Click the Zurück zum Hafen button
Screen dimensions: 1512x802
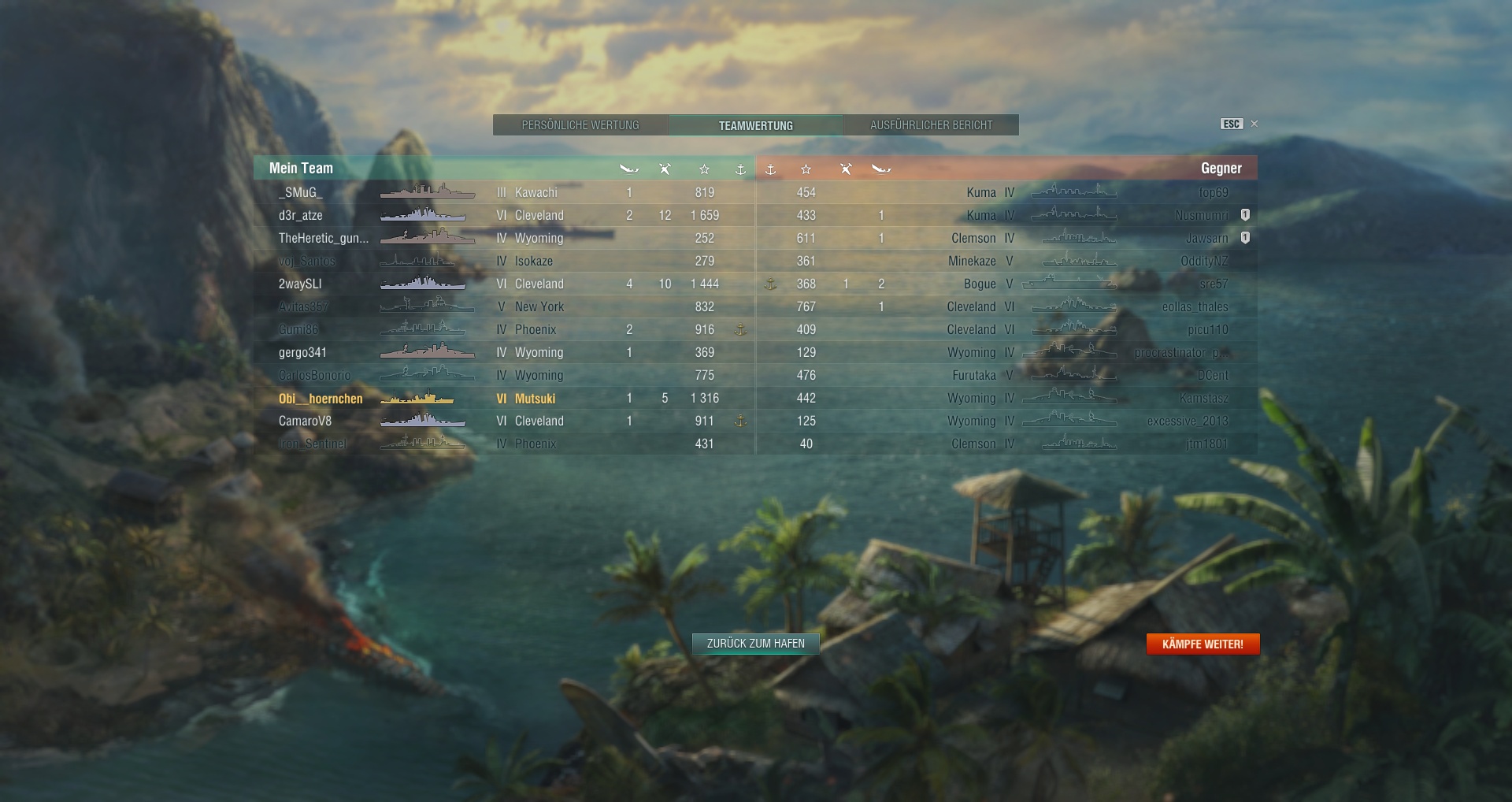755,644
